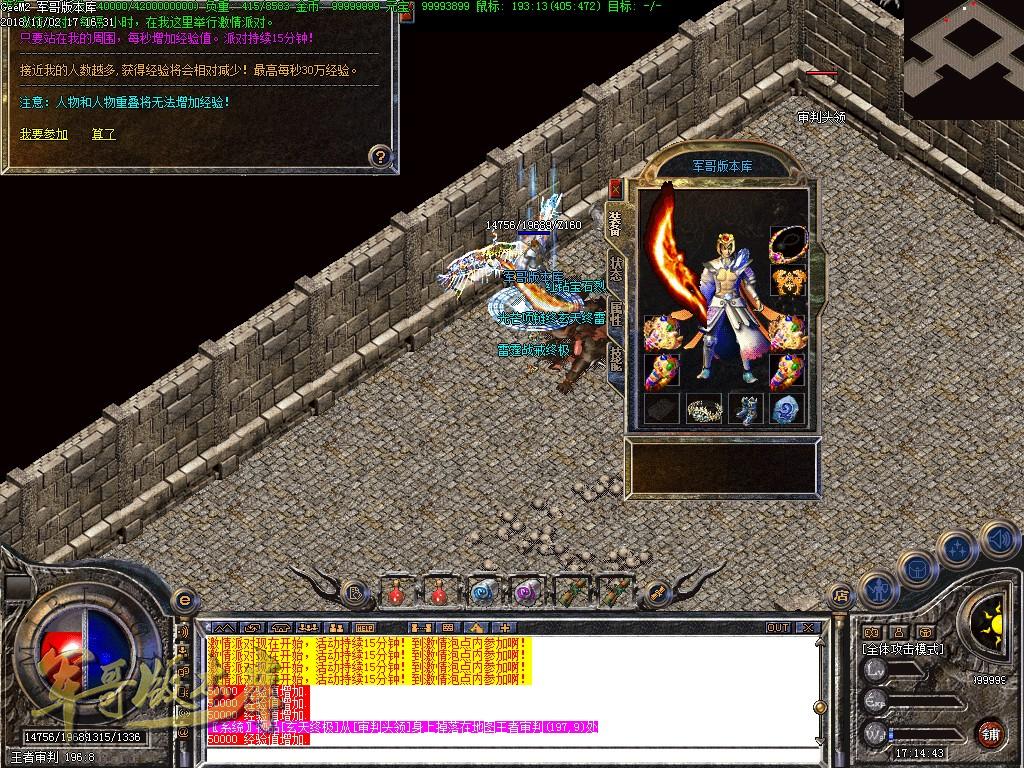Select the equipped belt slot
The width and height of the screenshot is (1024, 768).
pyautogui.click(x=704, y=408)
